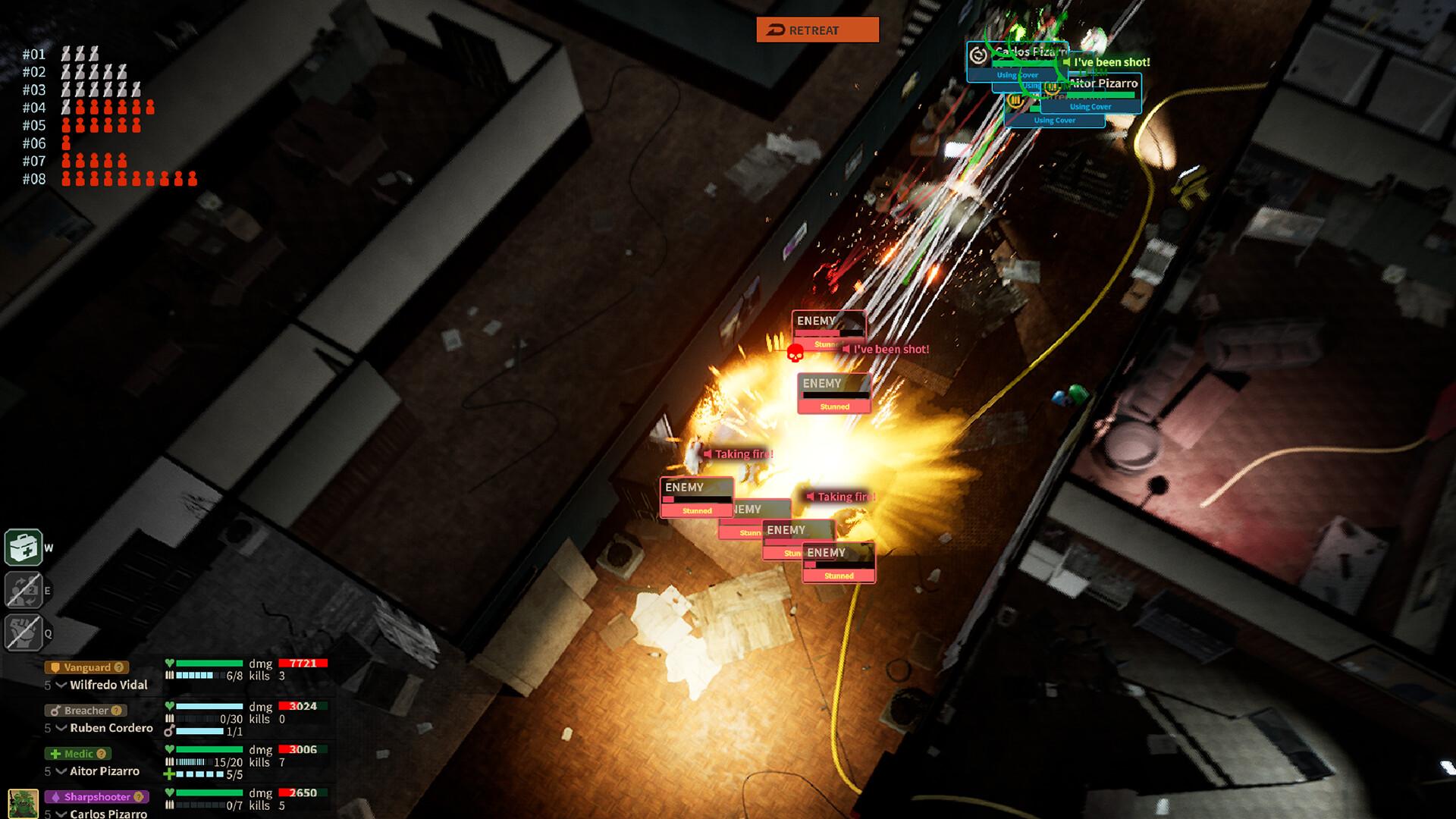Viewport: 1456px width, 819px height.
Task: Click the Vanguard shield class icon
Action: (x=55, y=667)
